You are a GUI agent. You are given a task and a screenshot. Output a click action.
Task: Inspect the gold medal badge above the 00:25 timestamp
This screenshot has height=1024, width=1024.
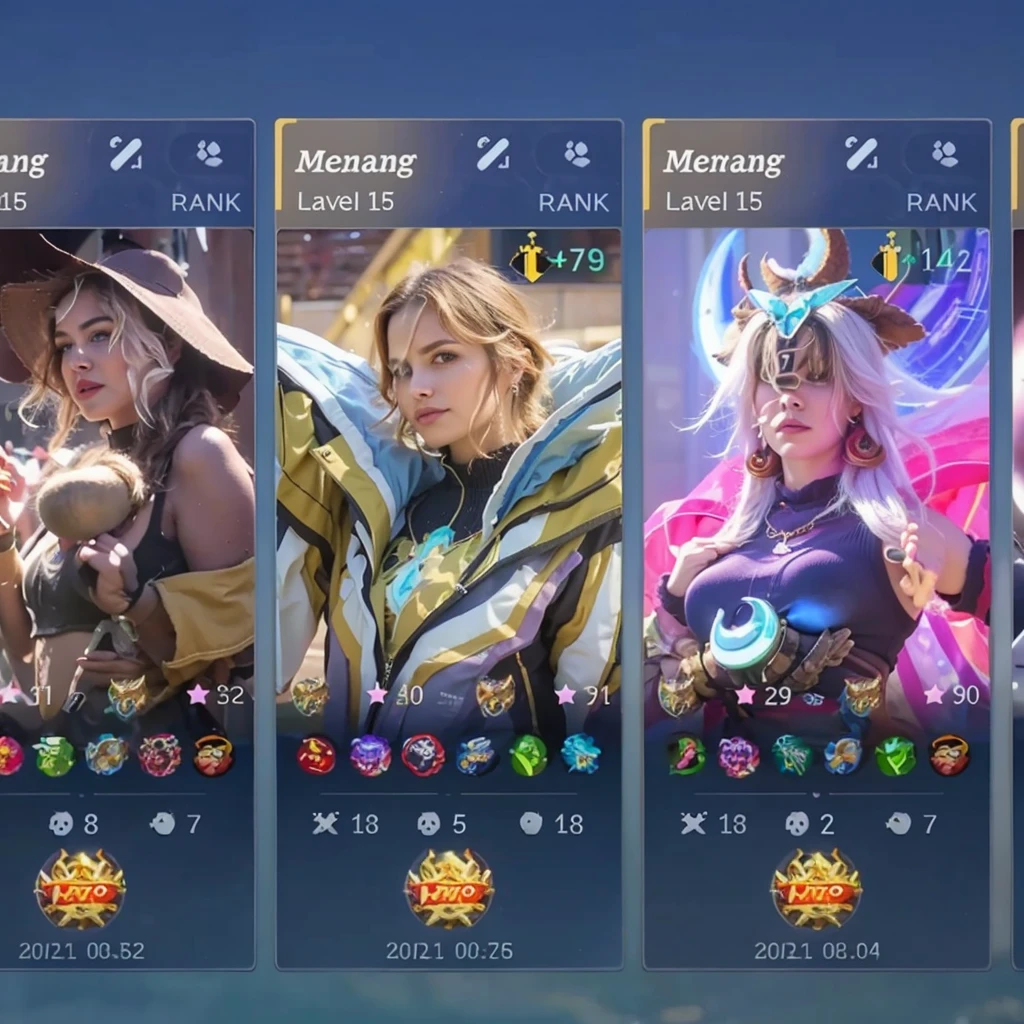pyautogui.click(x=449, y=889)
